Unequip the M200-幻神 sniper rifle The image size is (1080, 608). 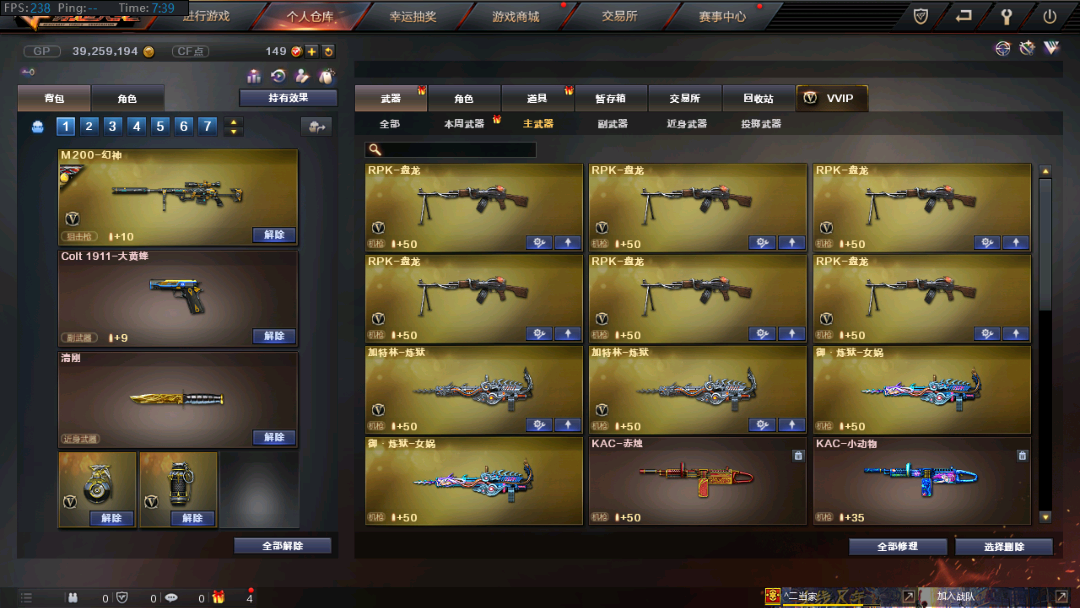pos(274,235)
